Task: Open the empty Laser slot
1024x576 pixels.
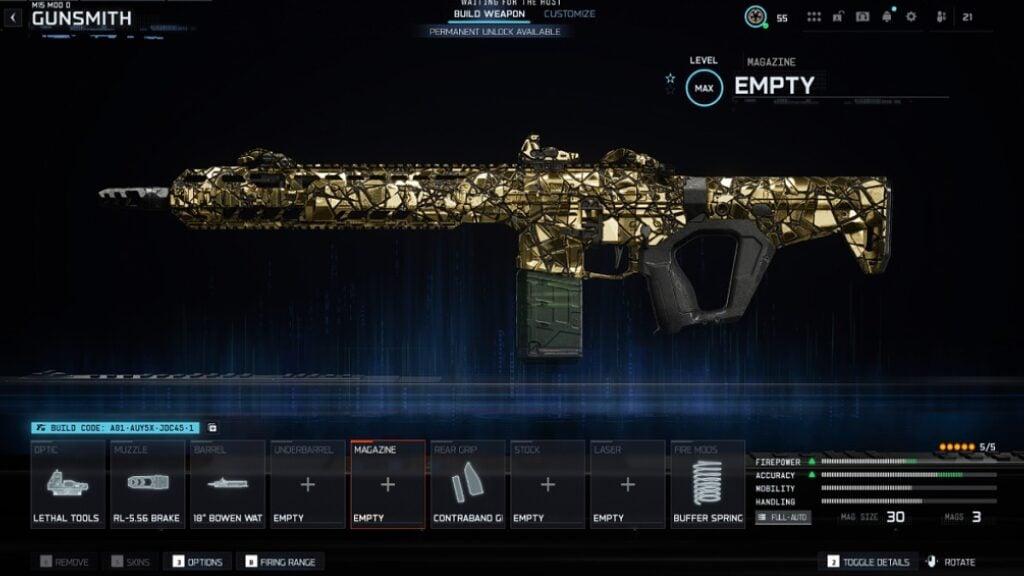Action: click(627, 484)
